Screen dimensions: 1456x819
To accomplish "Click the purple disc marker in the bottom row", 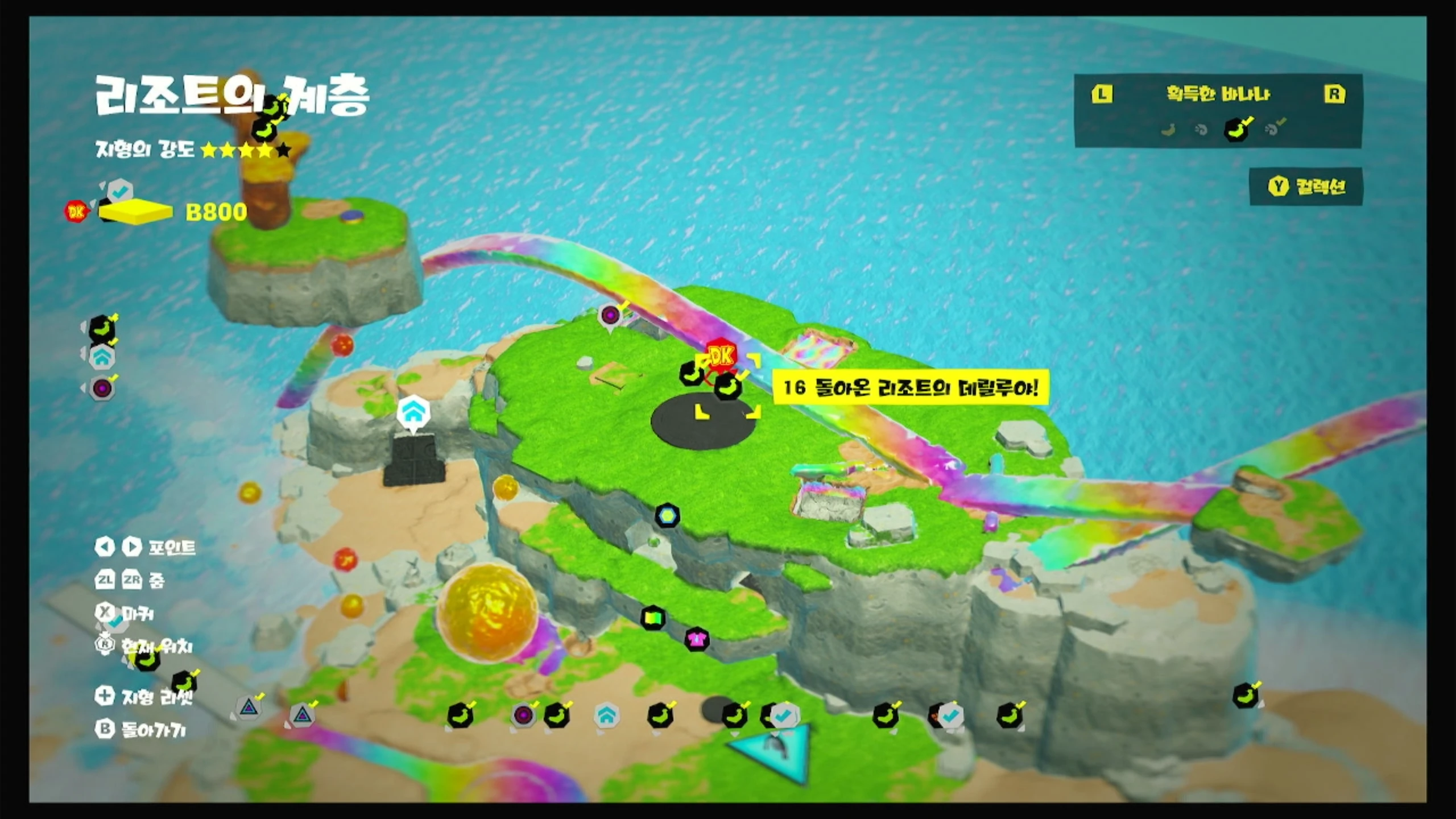I will coord(523,715).
